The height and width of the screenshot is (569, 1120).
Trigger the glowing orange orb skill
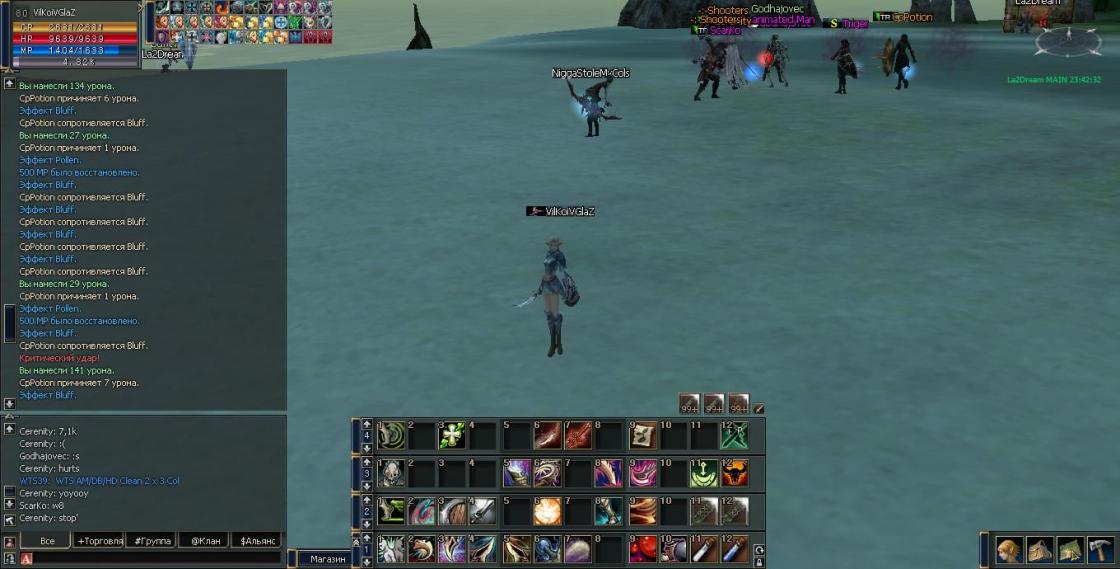coord(547,511)
